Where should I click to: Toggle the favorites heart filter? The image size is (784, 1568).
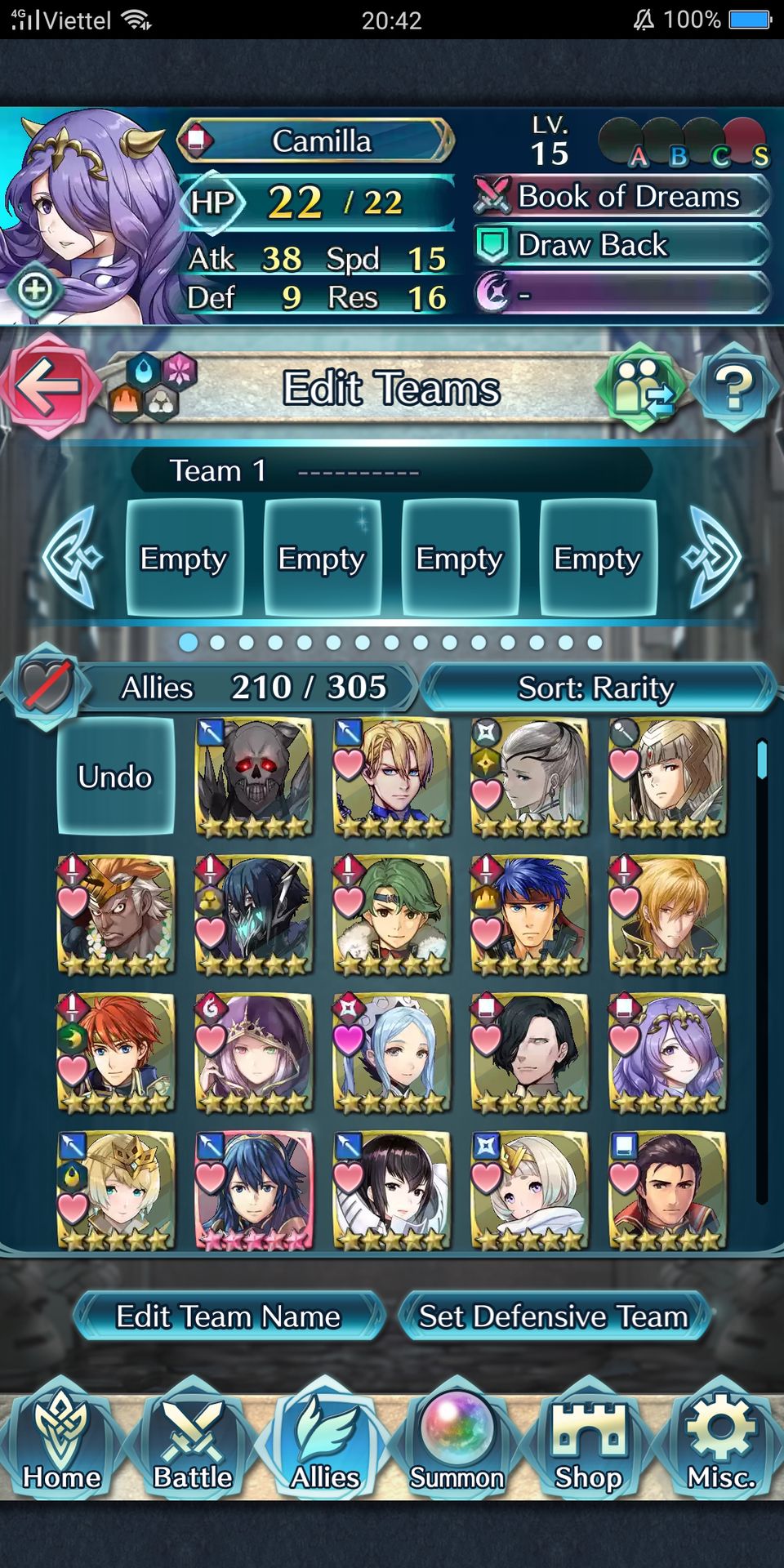(46, 686)
